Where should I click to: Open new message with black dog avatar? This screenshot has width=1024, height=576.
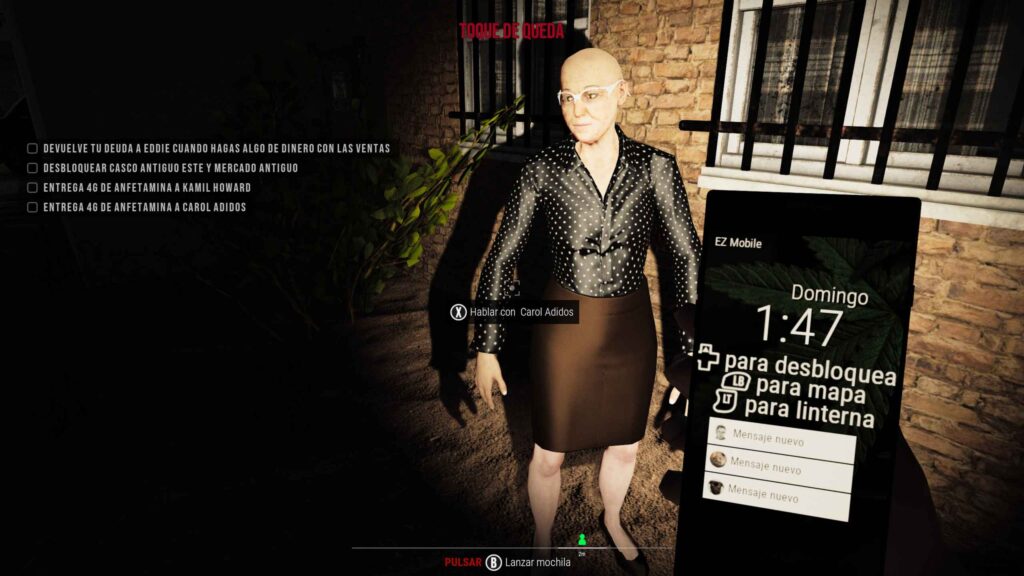780,496
